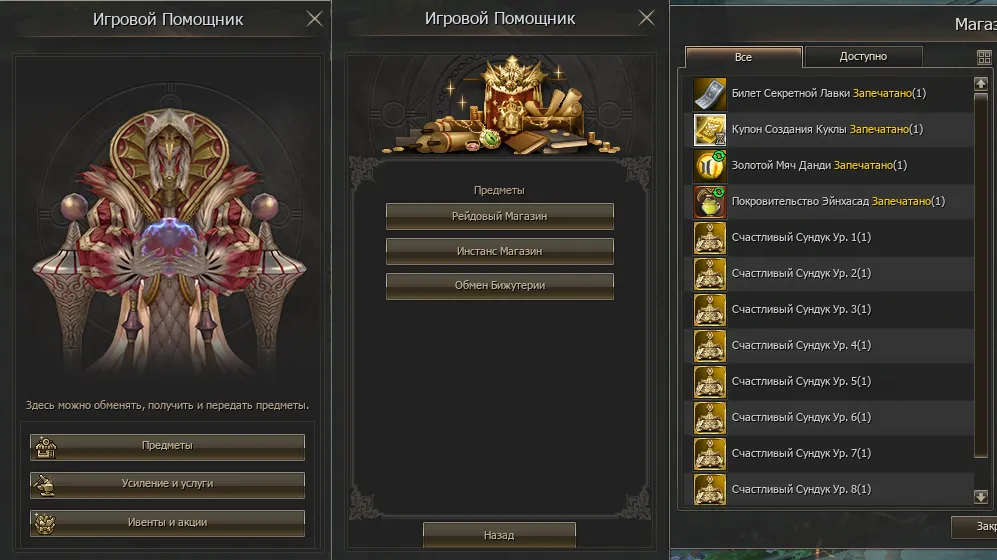Switch to the Доступно tab
997x560 pixels.
(x=862, y=57)
